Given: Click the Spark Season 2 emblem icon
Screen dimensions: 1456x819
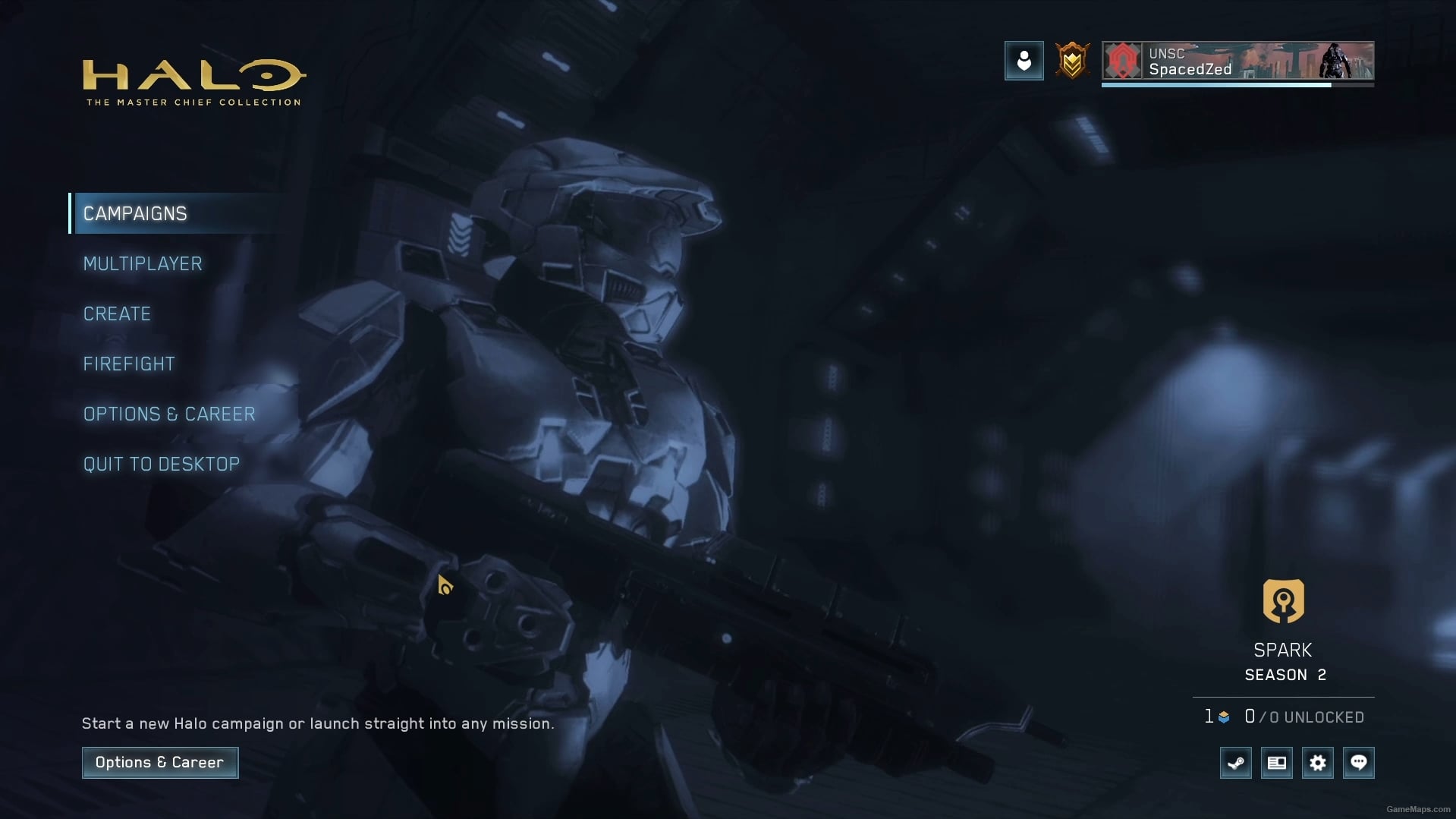Looking at the screenshot, I should coord(1283,601).
